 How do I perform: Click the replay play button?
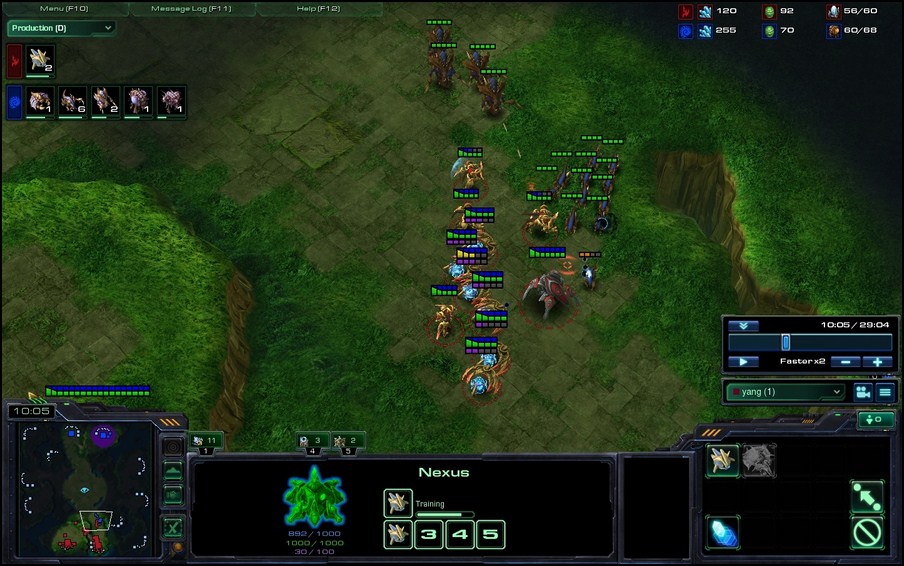pyautogui.click(x=743, y=361)
